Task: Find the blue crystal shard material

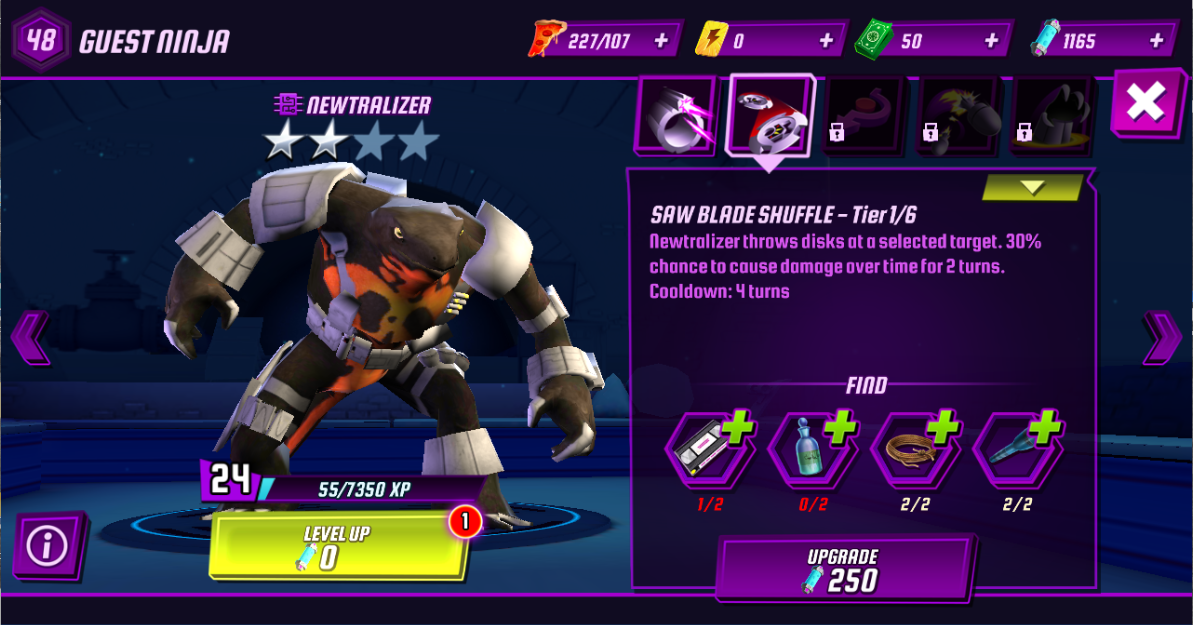Action: (1017, 451)
